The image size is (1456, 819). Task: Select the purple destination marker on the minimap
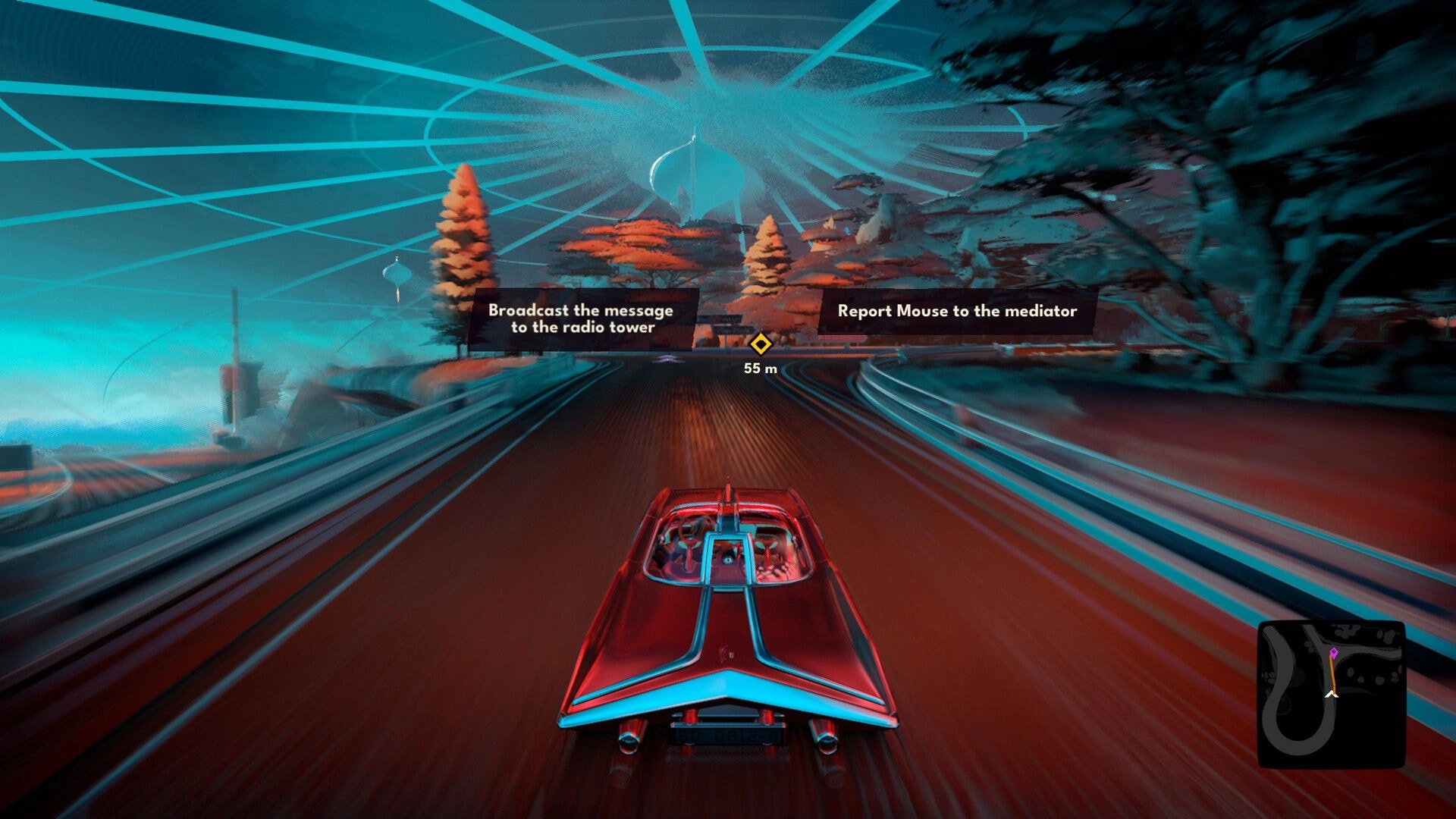(x=1334, y=653)
